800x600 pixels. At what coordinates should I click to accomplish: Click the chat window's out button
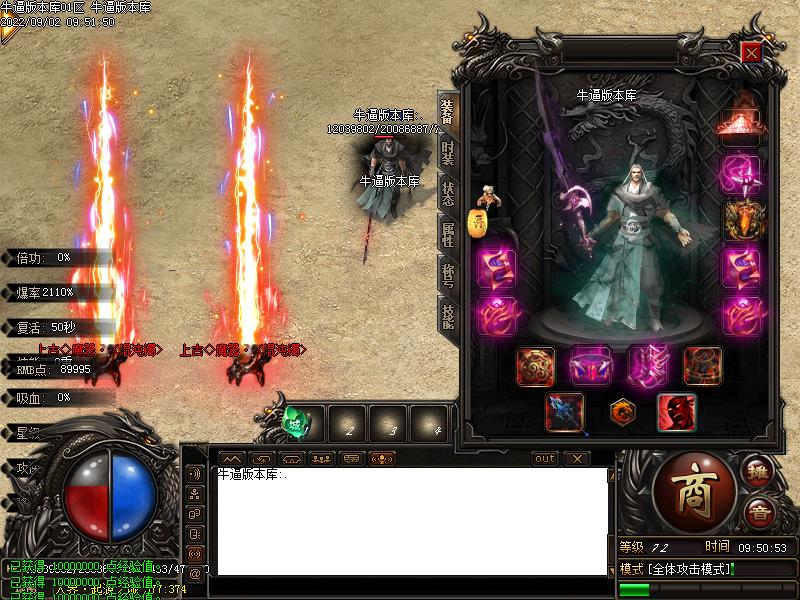tap(545, 458)
